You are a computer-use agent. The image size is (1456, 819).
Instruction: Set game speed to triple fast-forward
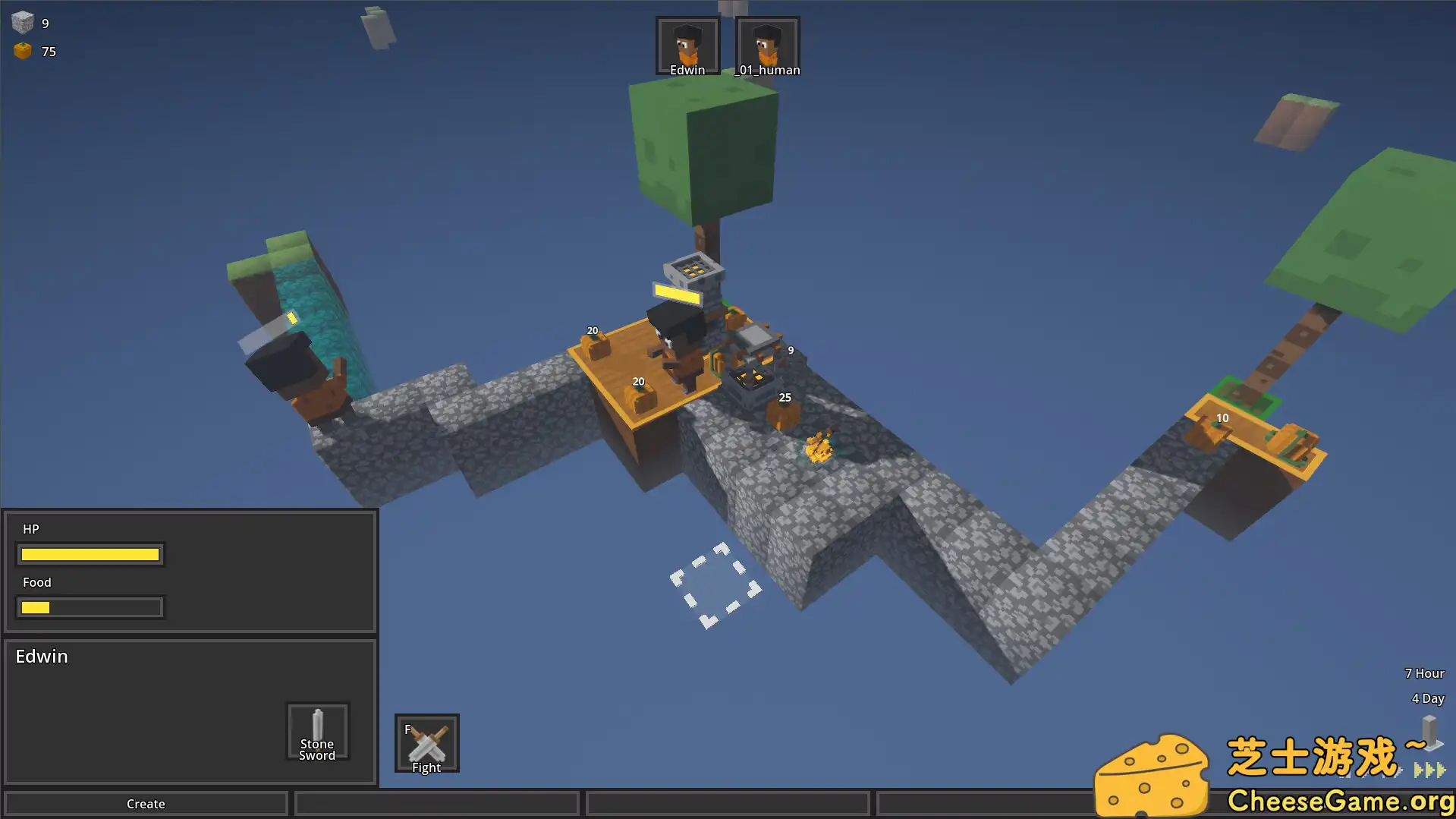(1429, 770)
